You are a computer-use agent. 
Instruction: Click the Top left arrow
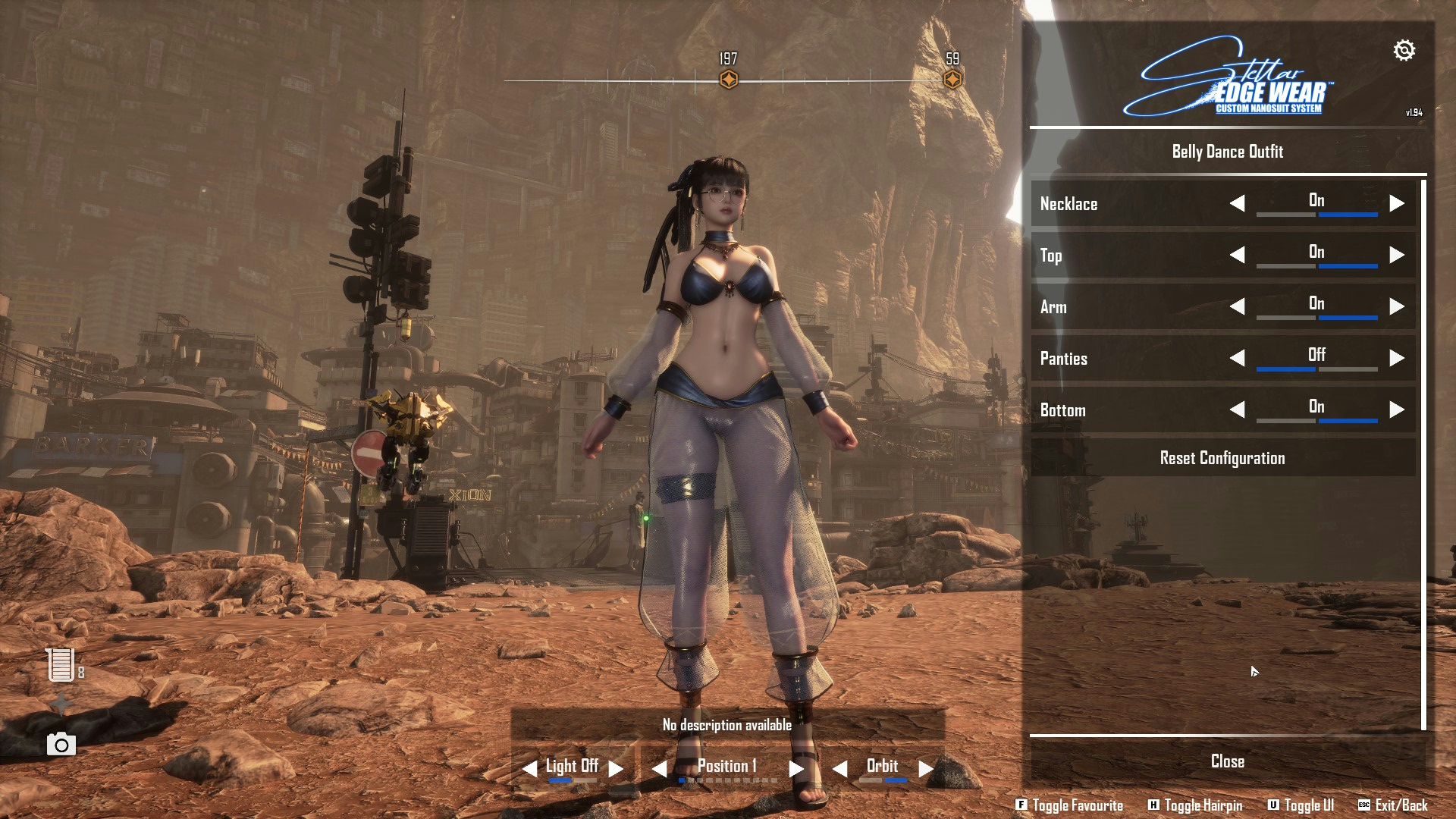(1237, 255)
